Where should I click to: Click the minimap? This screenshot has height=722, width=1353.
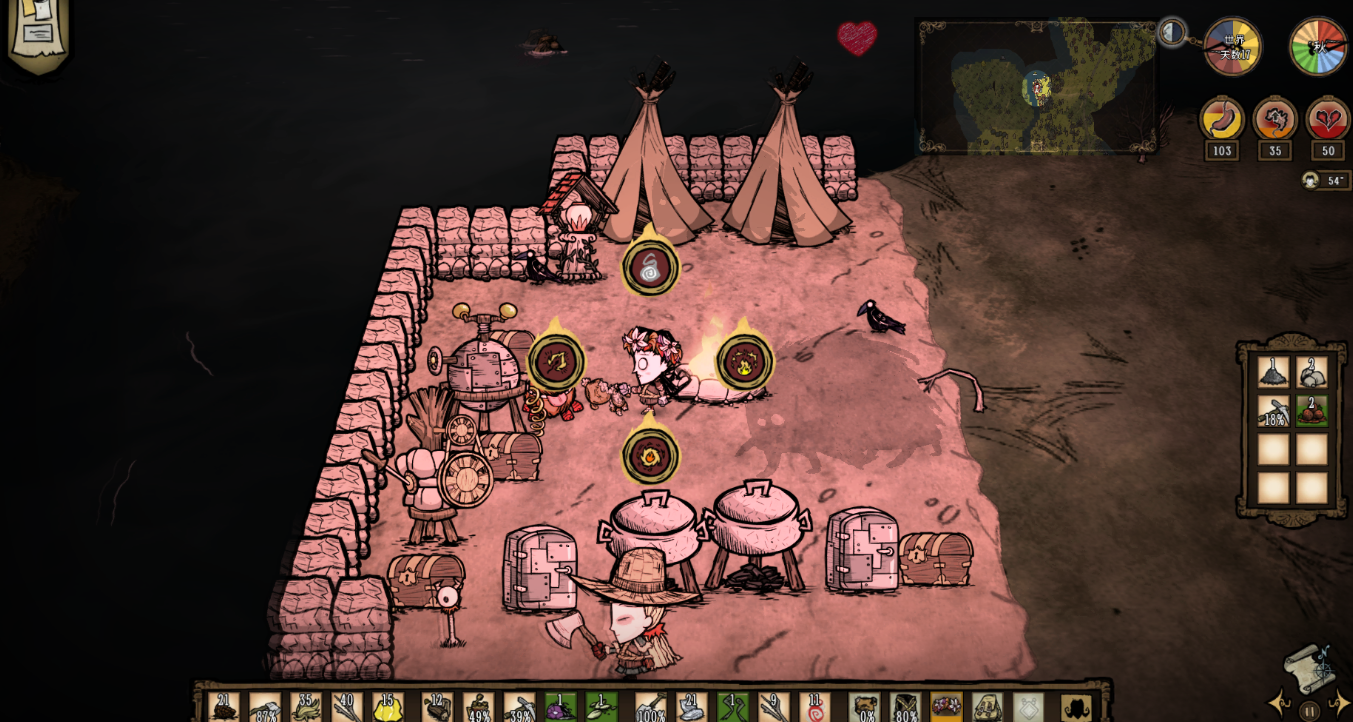pos(1035,87)
